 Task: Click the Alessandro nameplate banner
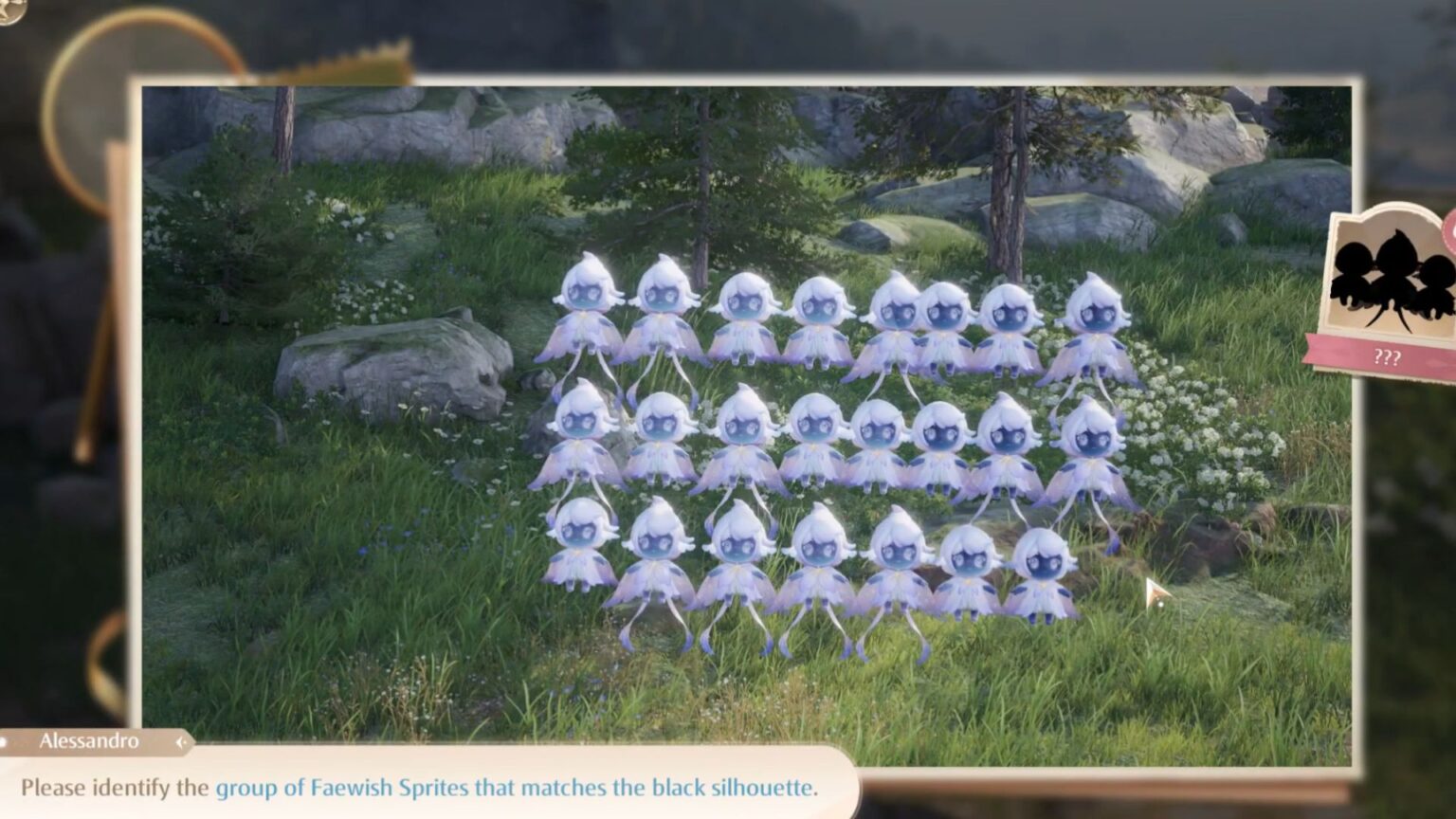coord(85,742)
